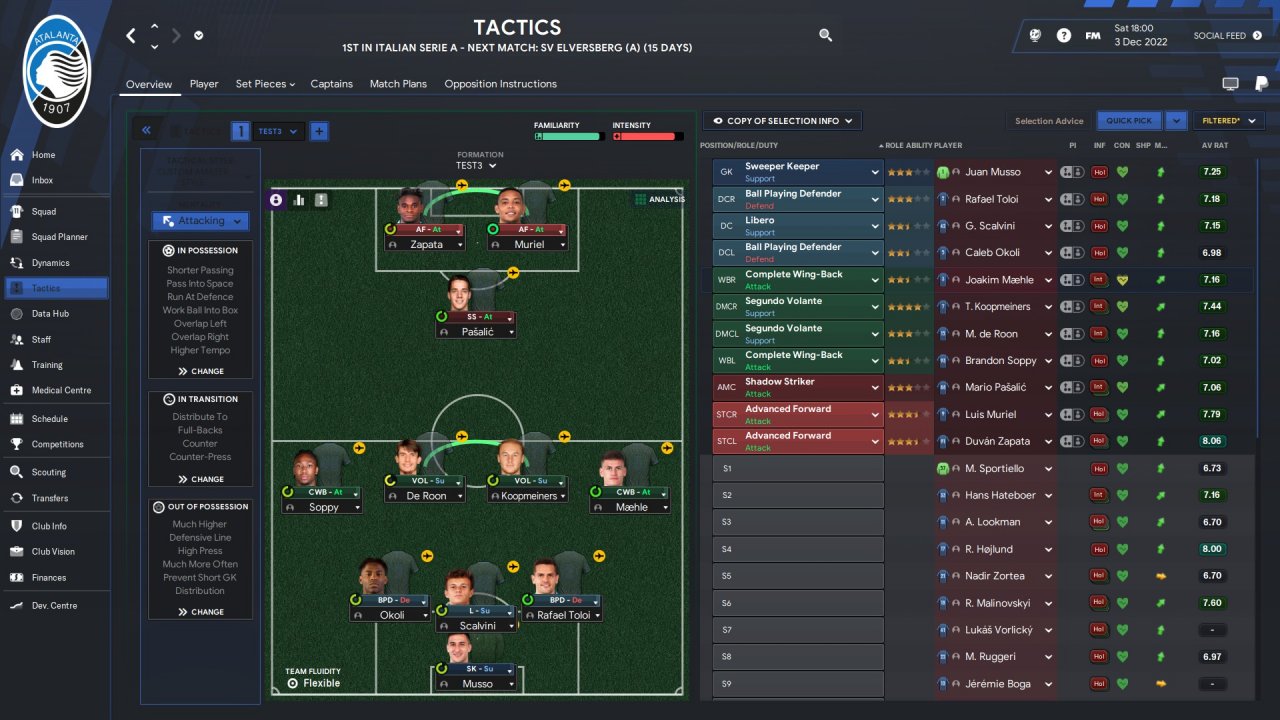Open the Transfers screen
The image size is (1280, 720).
[49, 498]
